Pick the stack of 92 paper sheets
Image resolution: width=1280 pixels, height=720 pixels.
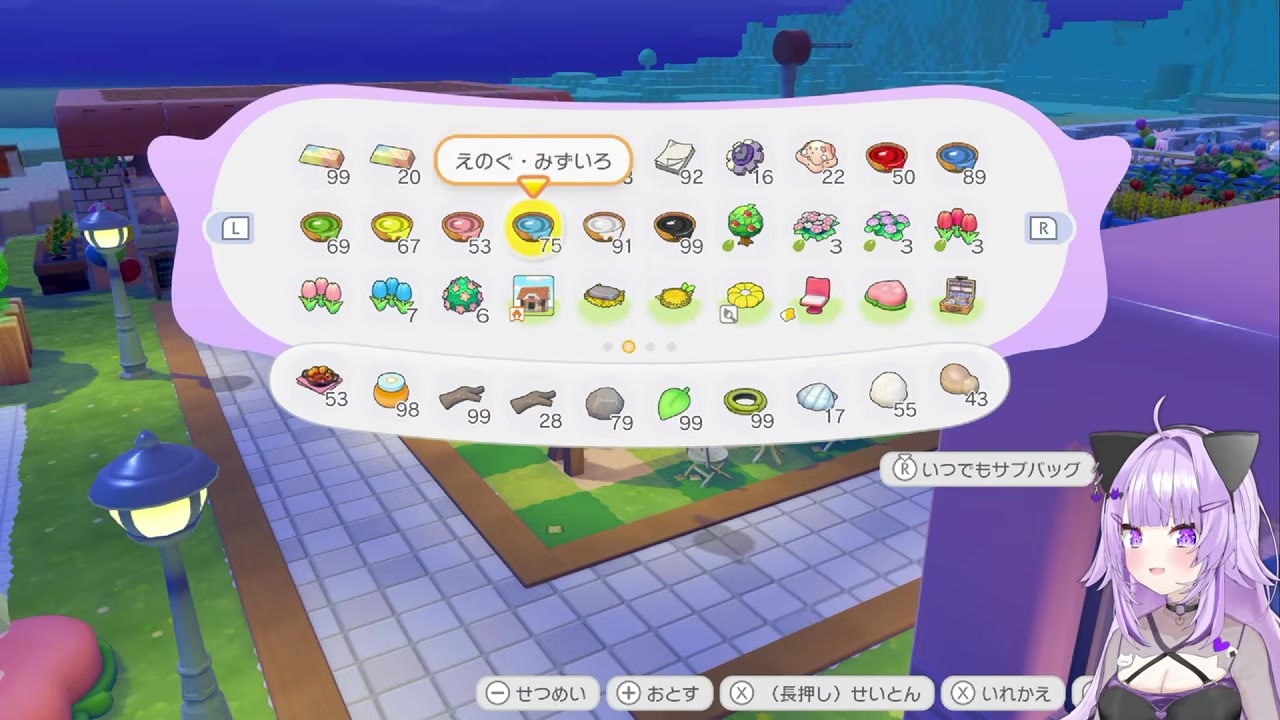(x=676, y=155)
